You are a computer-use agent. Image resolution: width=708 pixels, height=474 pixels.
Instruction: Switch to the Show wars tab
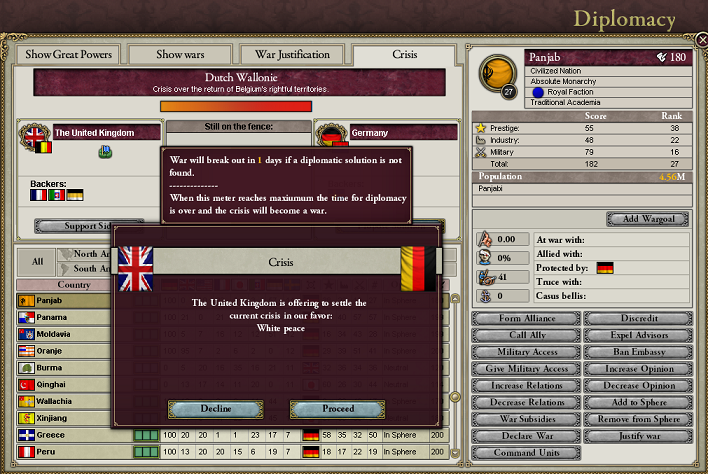click(x=180, y=55)
